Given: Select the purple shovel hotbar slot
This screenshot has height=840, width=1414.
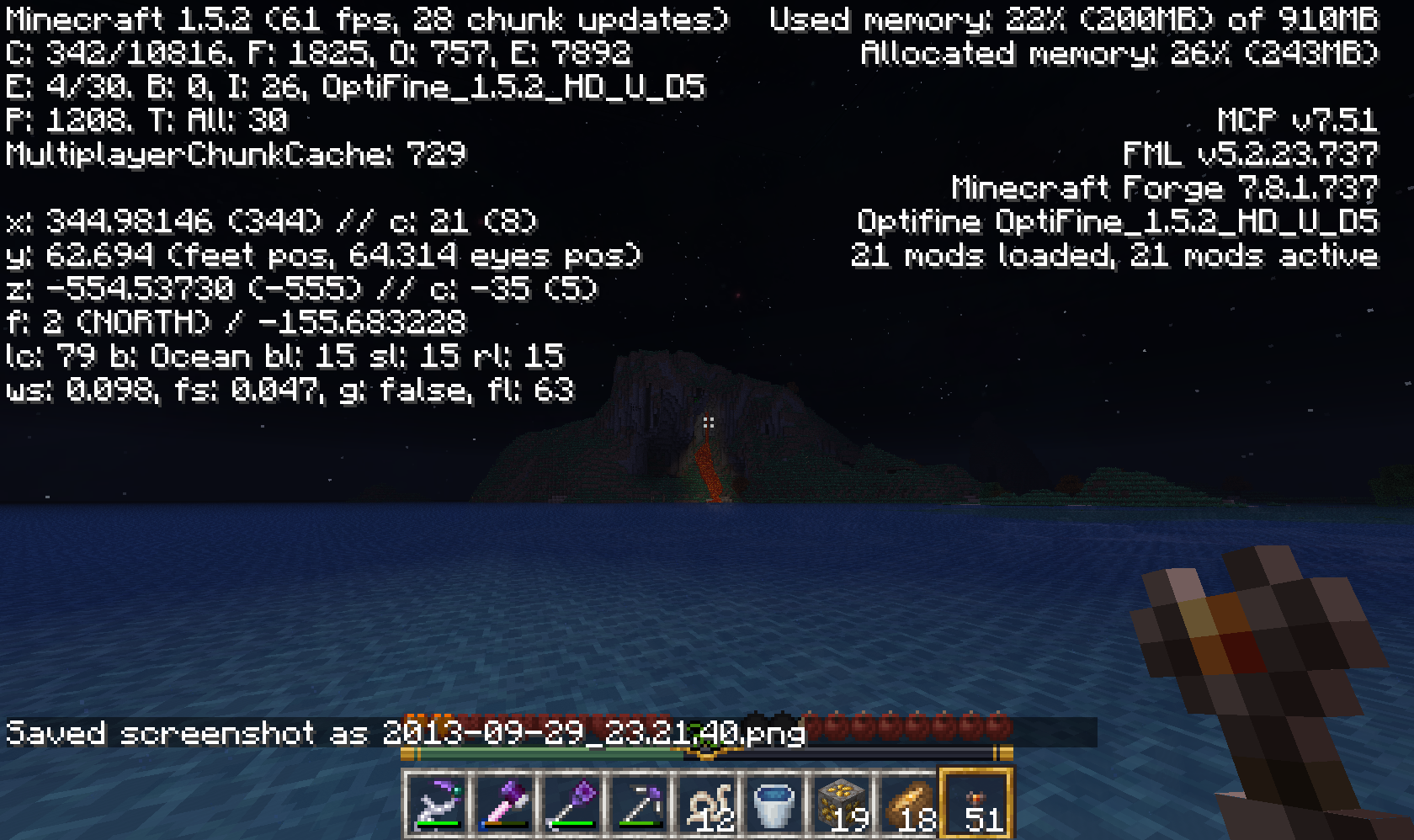Looking at the screenshot, I should 572,804.
